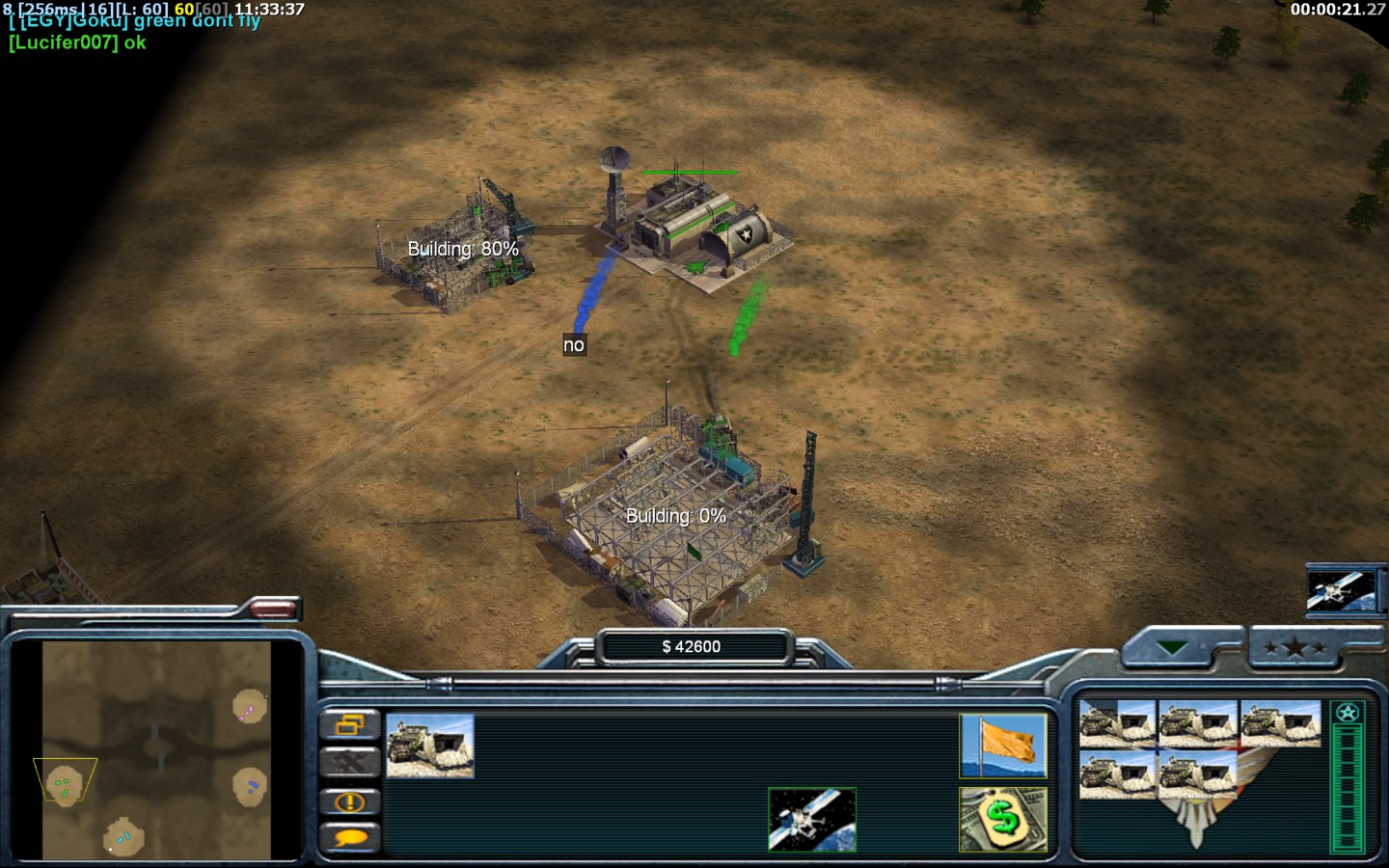1389x868 pixels.
Task: Select the idle worker hammer-and-wrench button
Action: coord(349,763)
